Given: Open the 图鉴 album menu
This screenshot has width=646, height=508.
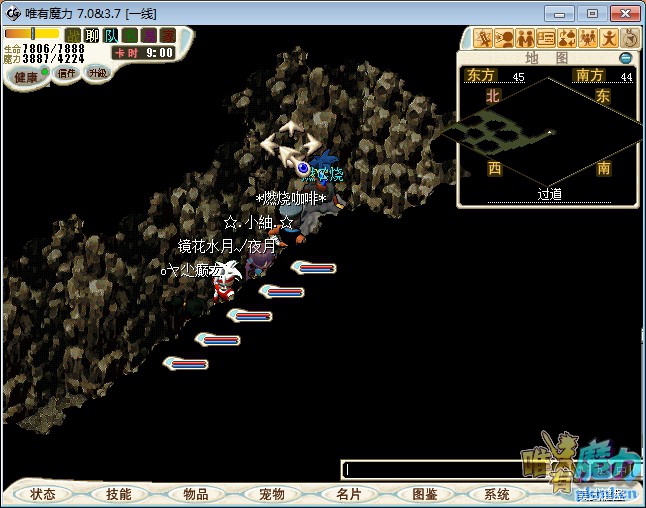Looking at the screenshot, I should point(424,494).
